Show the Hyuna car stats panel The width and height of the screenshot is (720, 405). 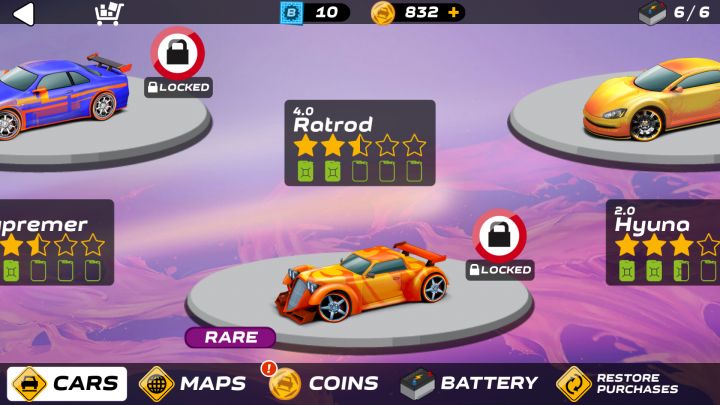[664, 242]
